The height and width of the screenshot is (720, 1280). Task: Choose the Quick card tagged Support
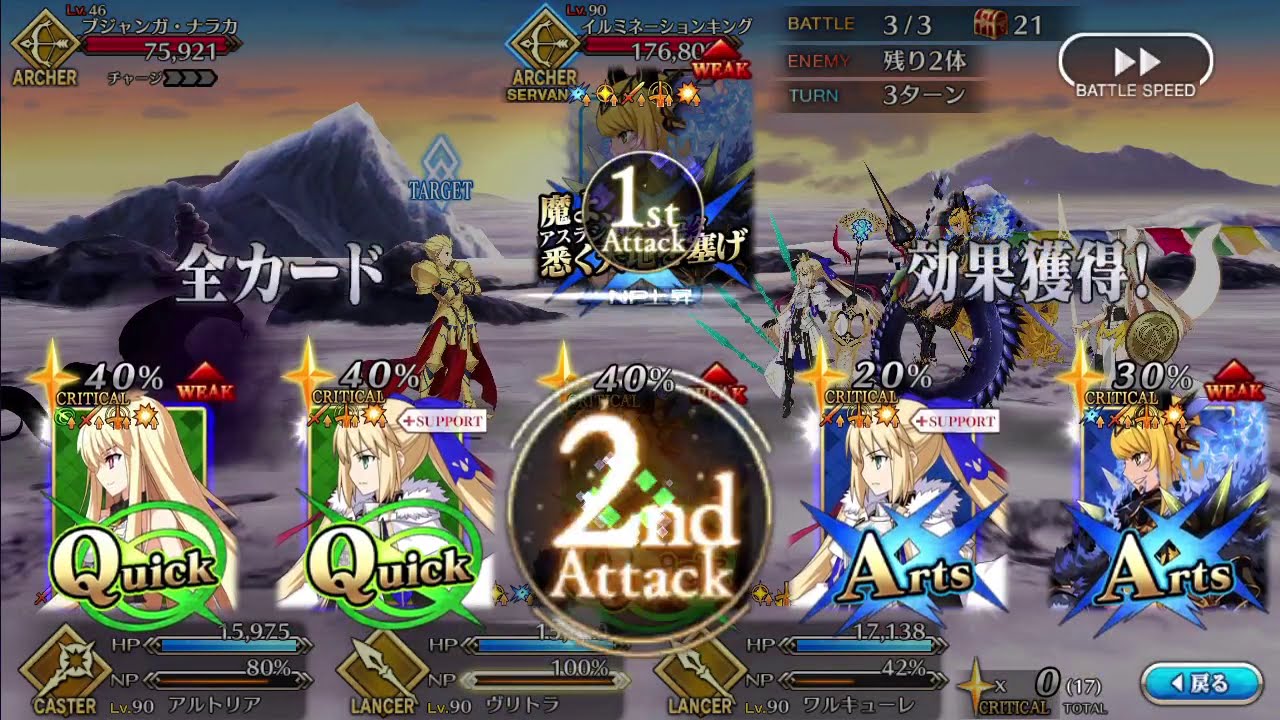click(390, 510)
